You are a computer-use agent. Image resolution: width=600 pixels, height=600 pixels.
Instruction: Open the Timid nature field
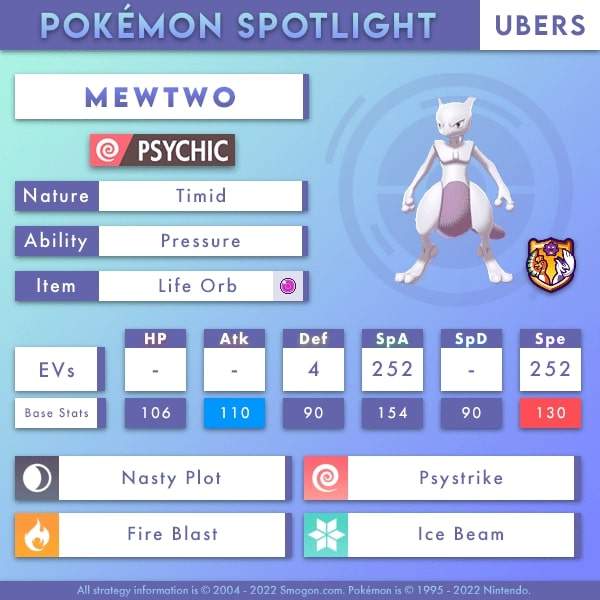point(200,196)
